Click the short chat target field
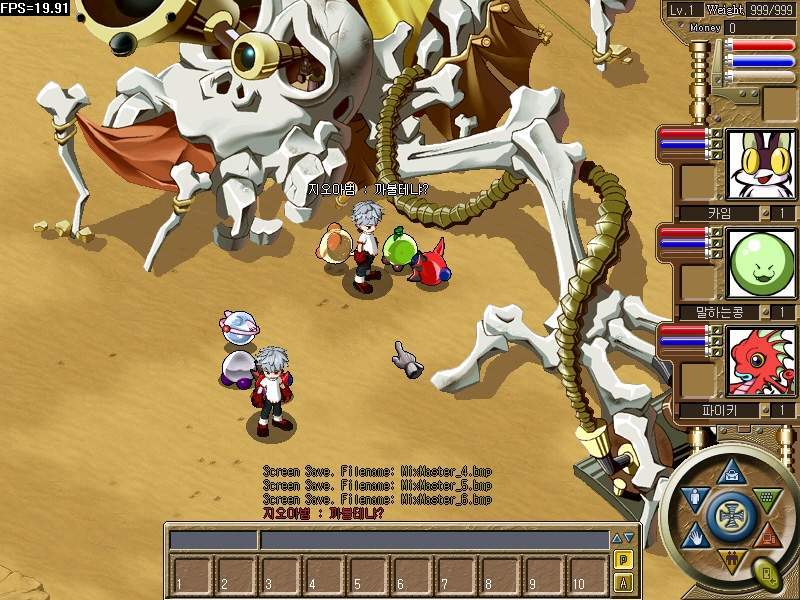Screen dimensions: 800x600 click(x=213, y=540)
